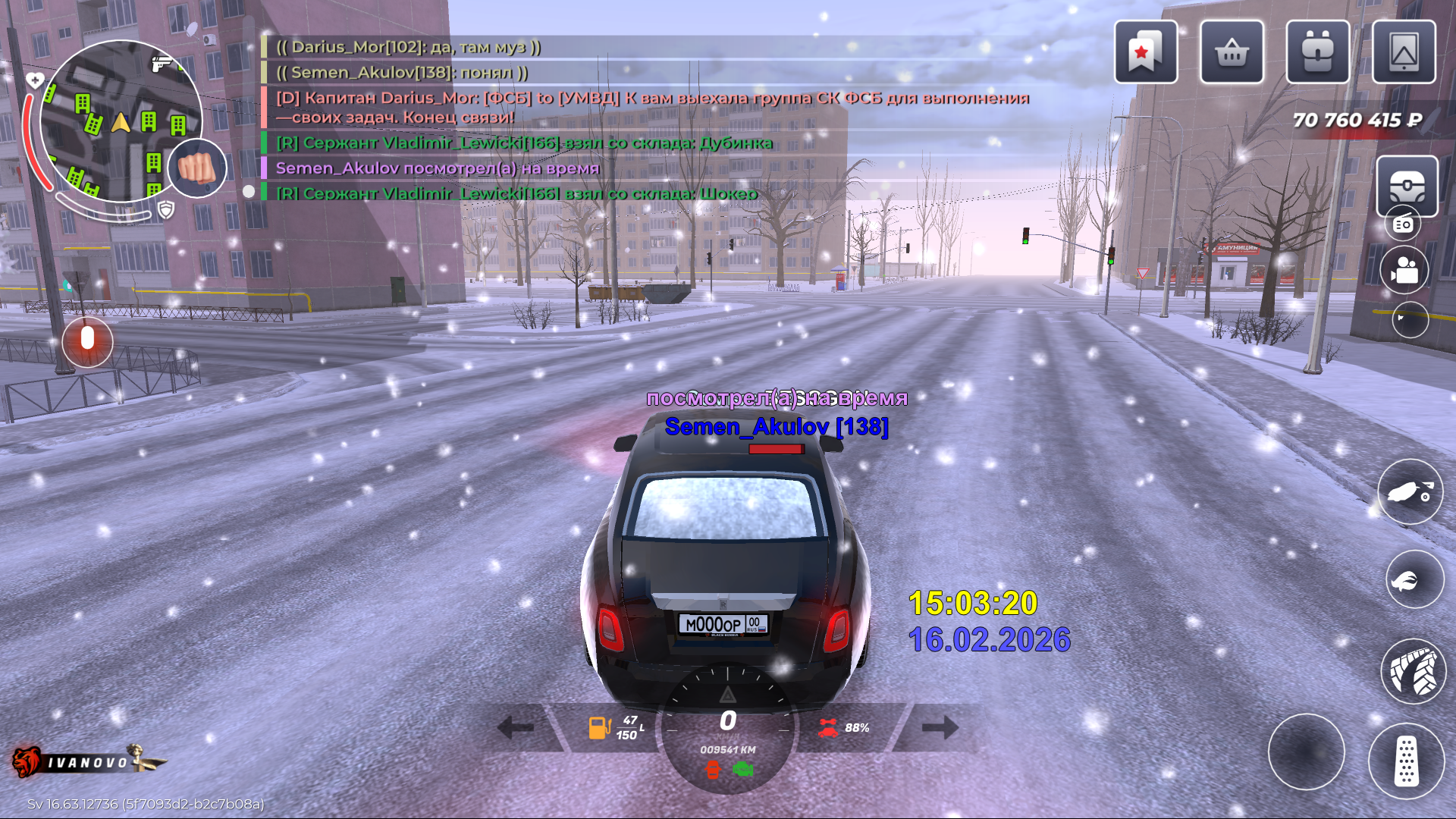Switch the camera view

1404,270
